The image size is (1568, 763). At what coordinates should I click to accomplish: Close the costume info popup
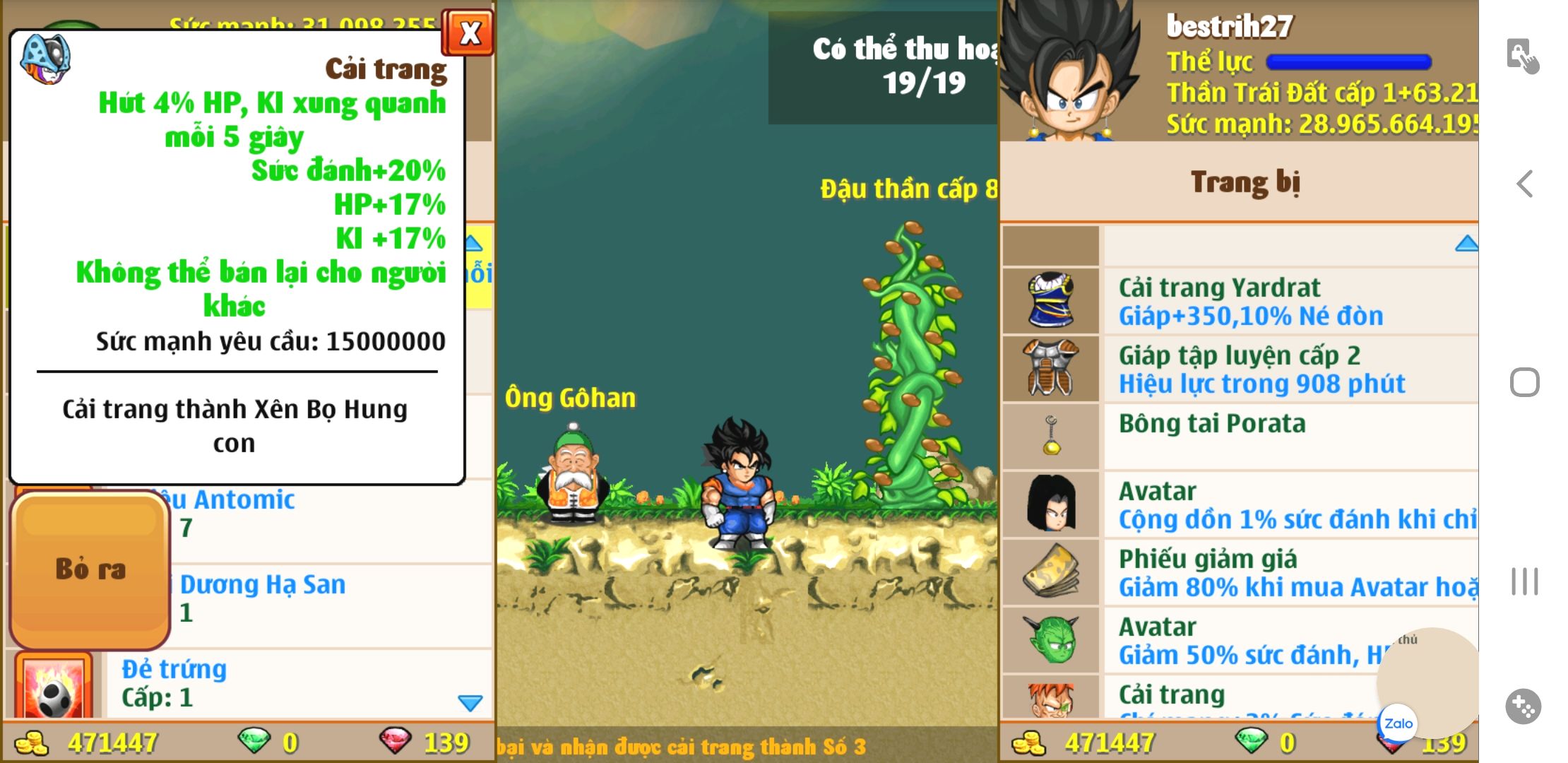click(x=469, y=33)
